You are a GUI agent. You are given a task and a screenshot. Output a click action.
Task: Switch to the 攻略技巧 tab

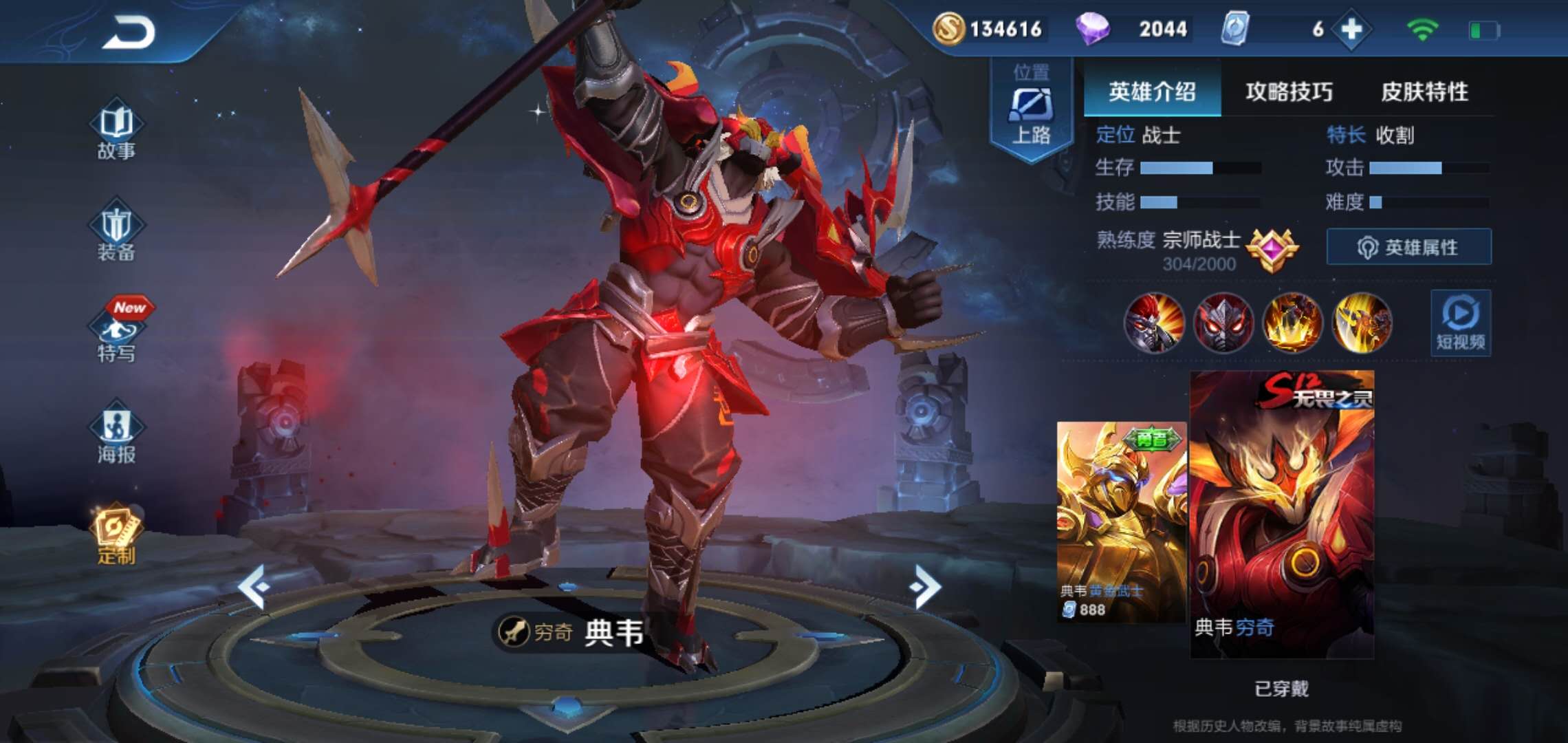point(1289,91)
